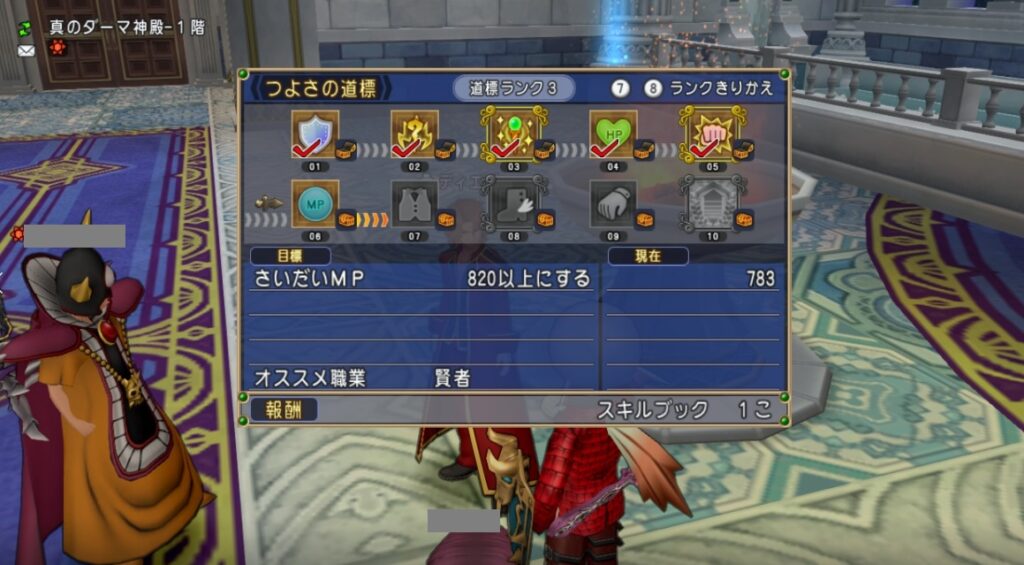
Task: Click the green arrows icon by location name
Action: [x=25, y=27]
